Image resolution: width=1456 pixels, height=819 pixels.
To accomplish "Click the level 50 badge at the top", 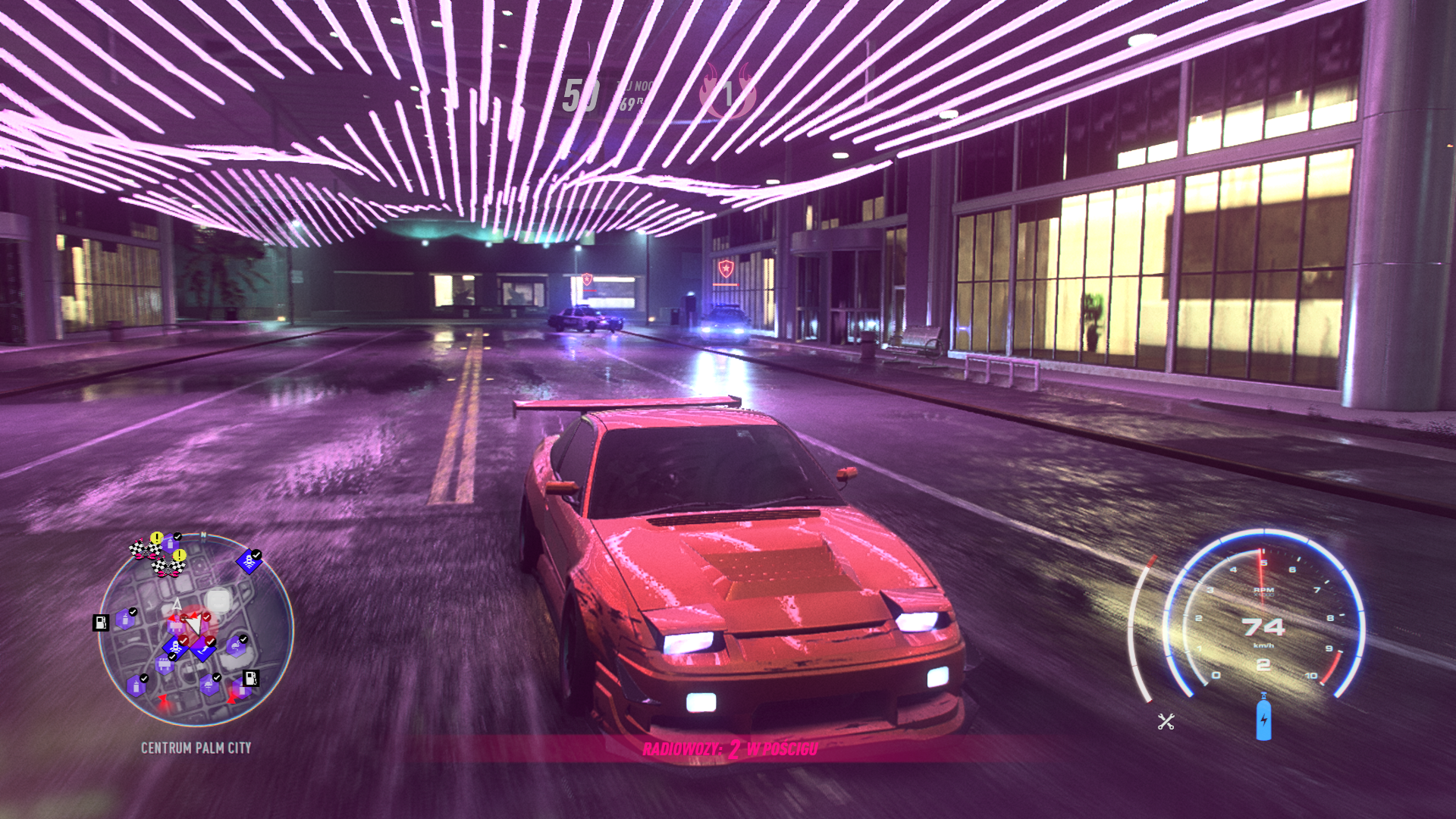I will click(582, 95).
